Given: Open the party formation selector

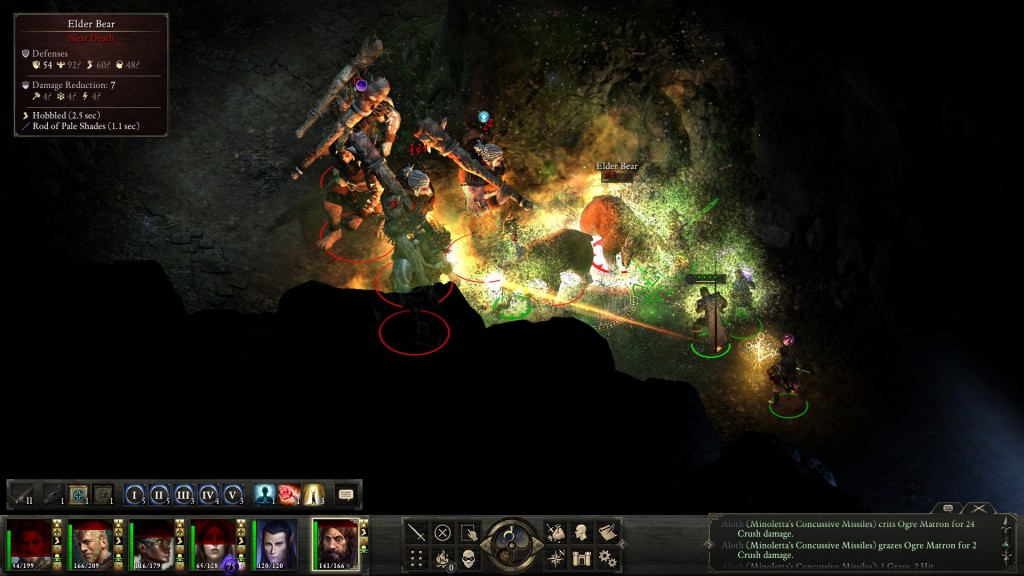Looking at the screenshot, I should pos(416,558).
